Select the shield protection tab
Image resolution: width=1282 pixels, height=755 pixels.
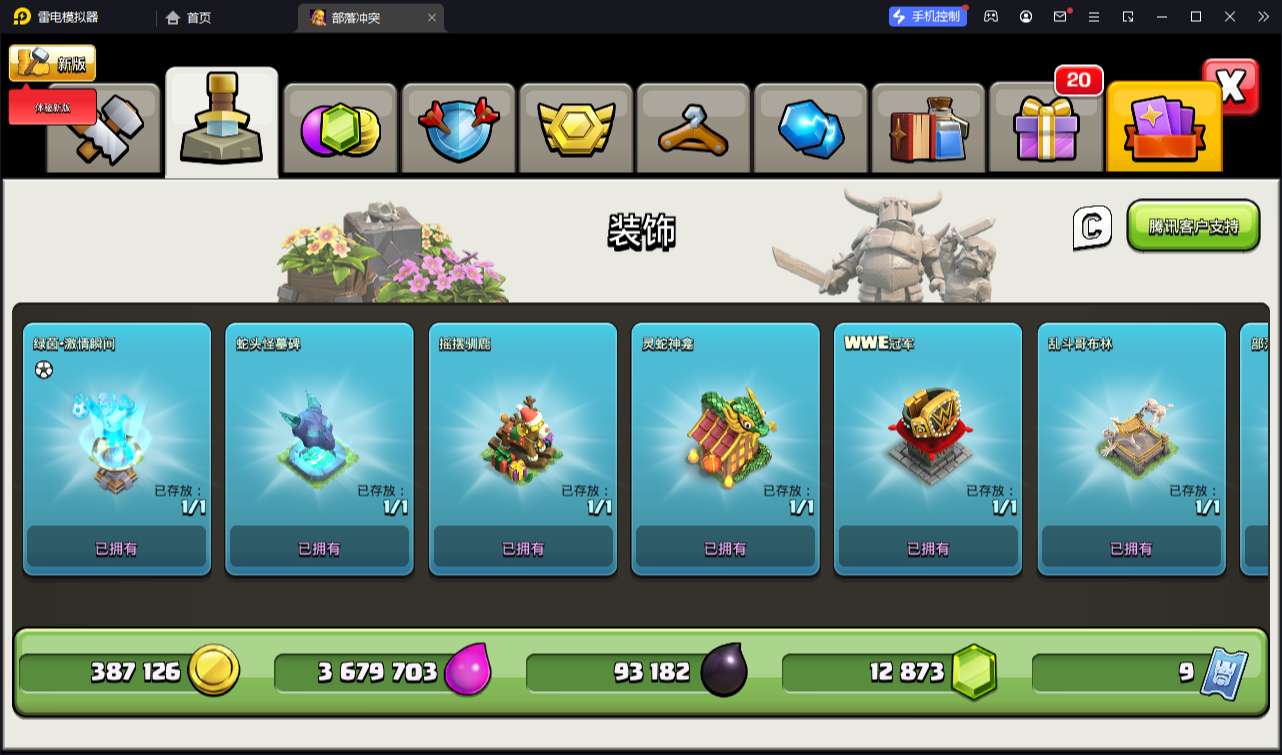tap(457, 130)
